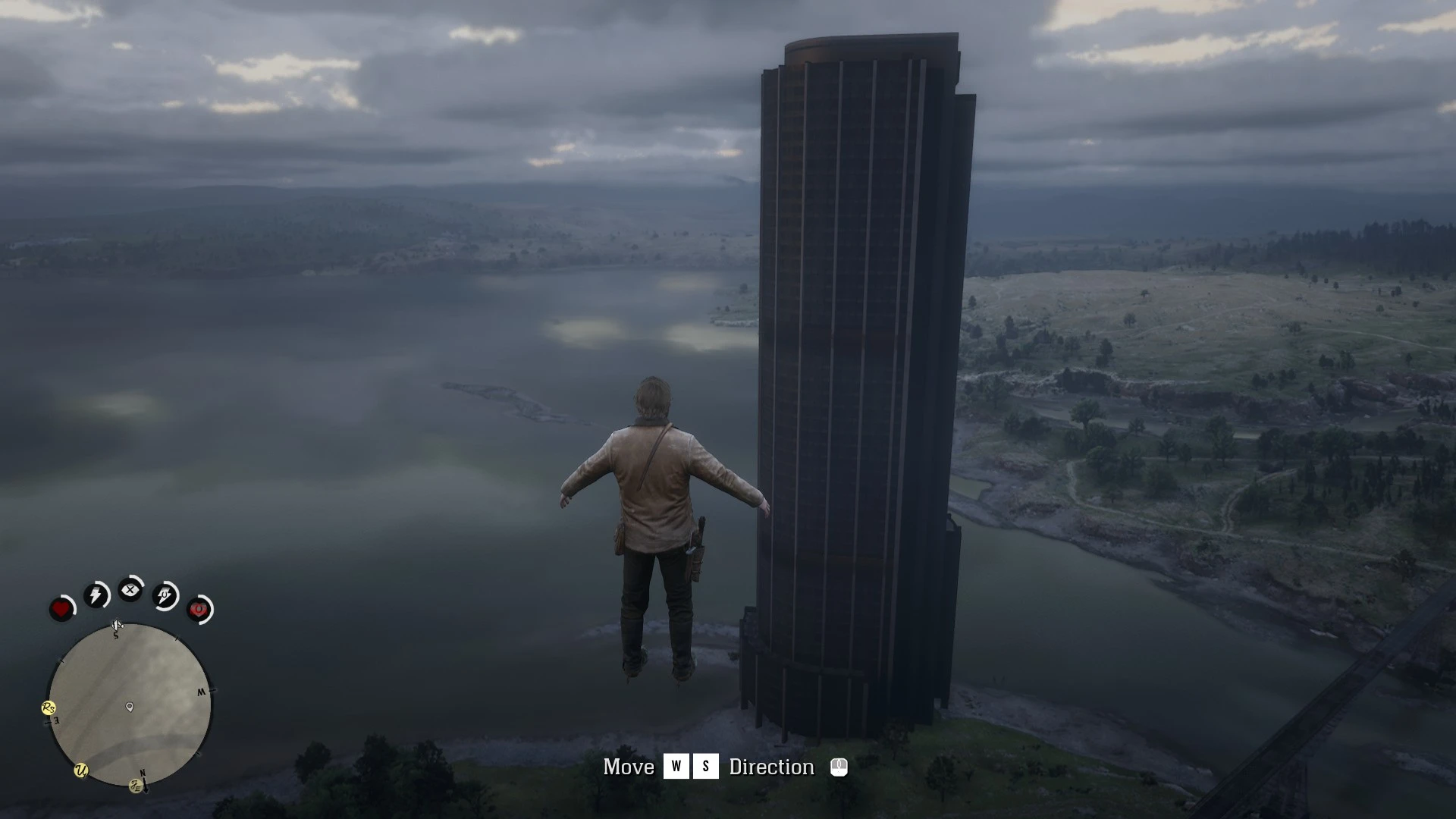This screenshot has width=1456, height=819.
Task: Click the player position pin on minimap
Action: (130, 707)
